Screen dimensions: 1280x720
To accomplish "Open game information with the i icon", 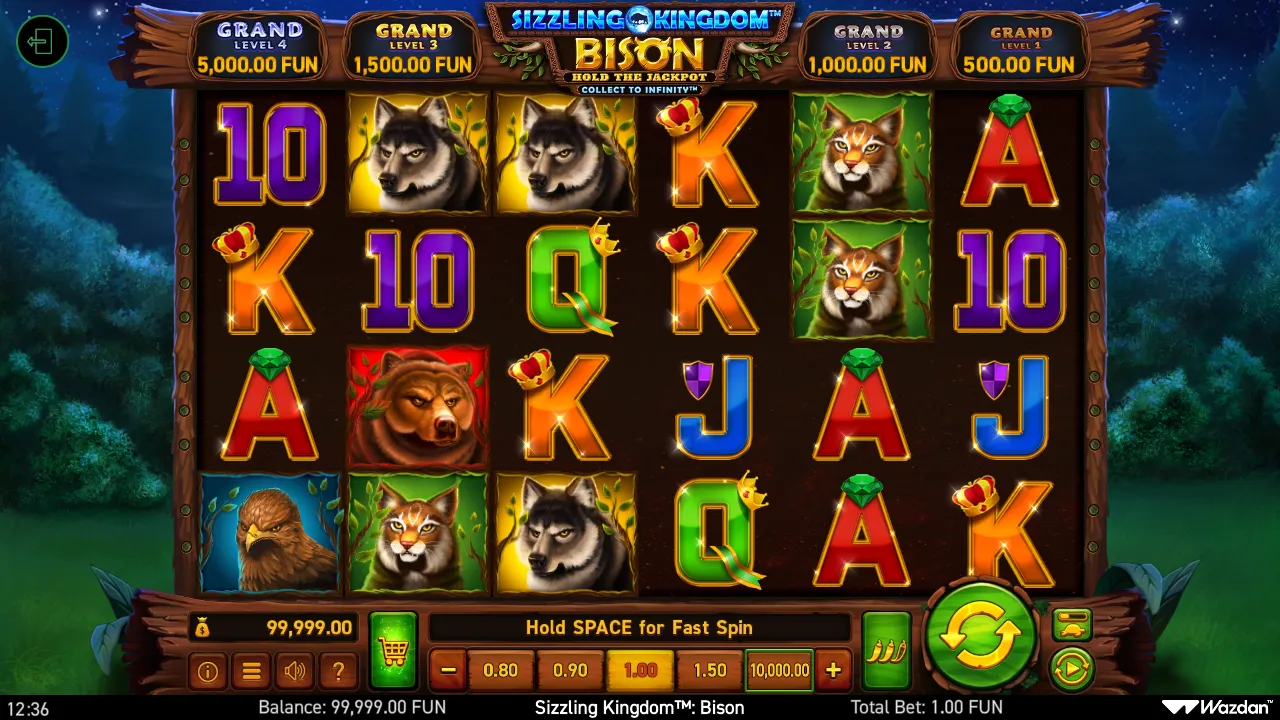I will point(207,671).
